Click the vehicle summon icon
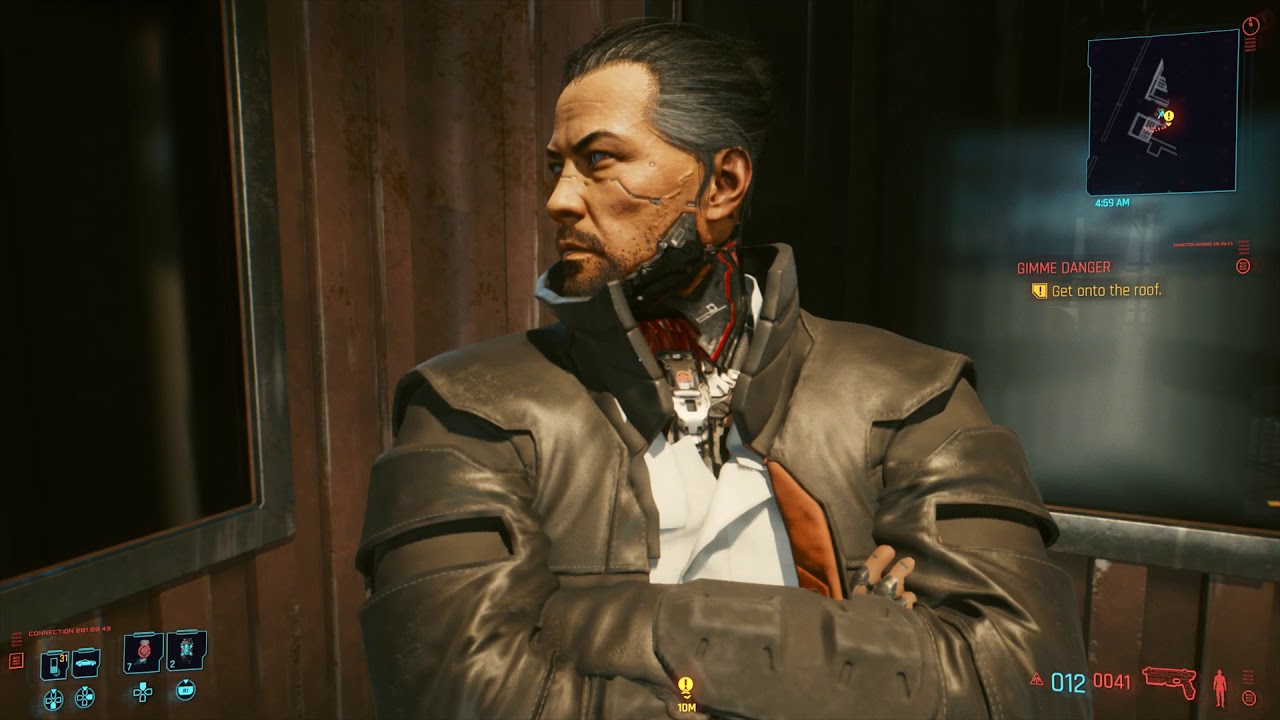This screenshot has height=720, width=1280. pos(85,663)
